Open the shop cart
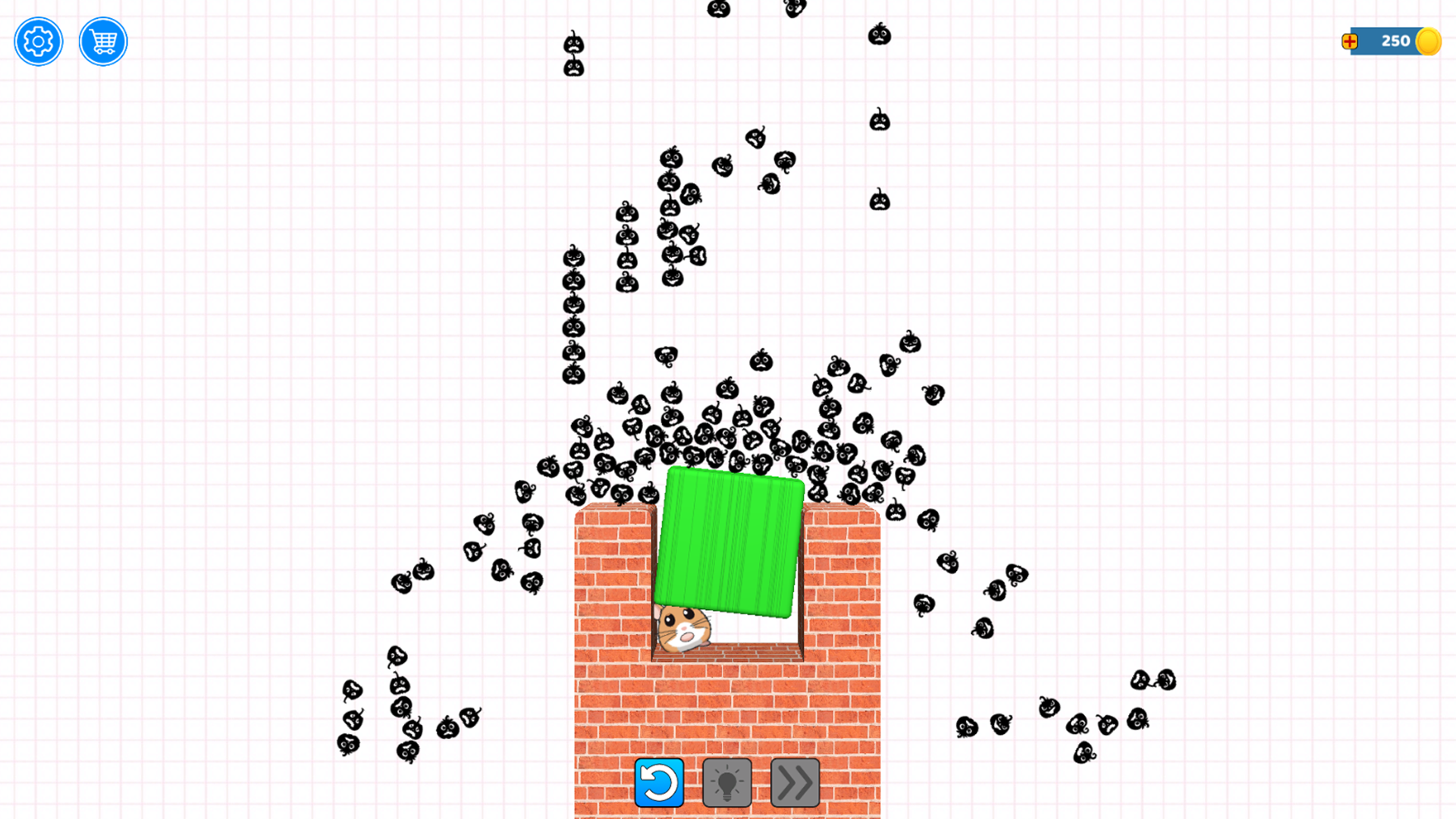The image size is (1456, 819). tap(102, 42)
